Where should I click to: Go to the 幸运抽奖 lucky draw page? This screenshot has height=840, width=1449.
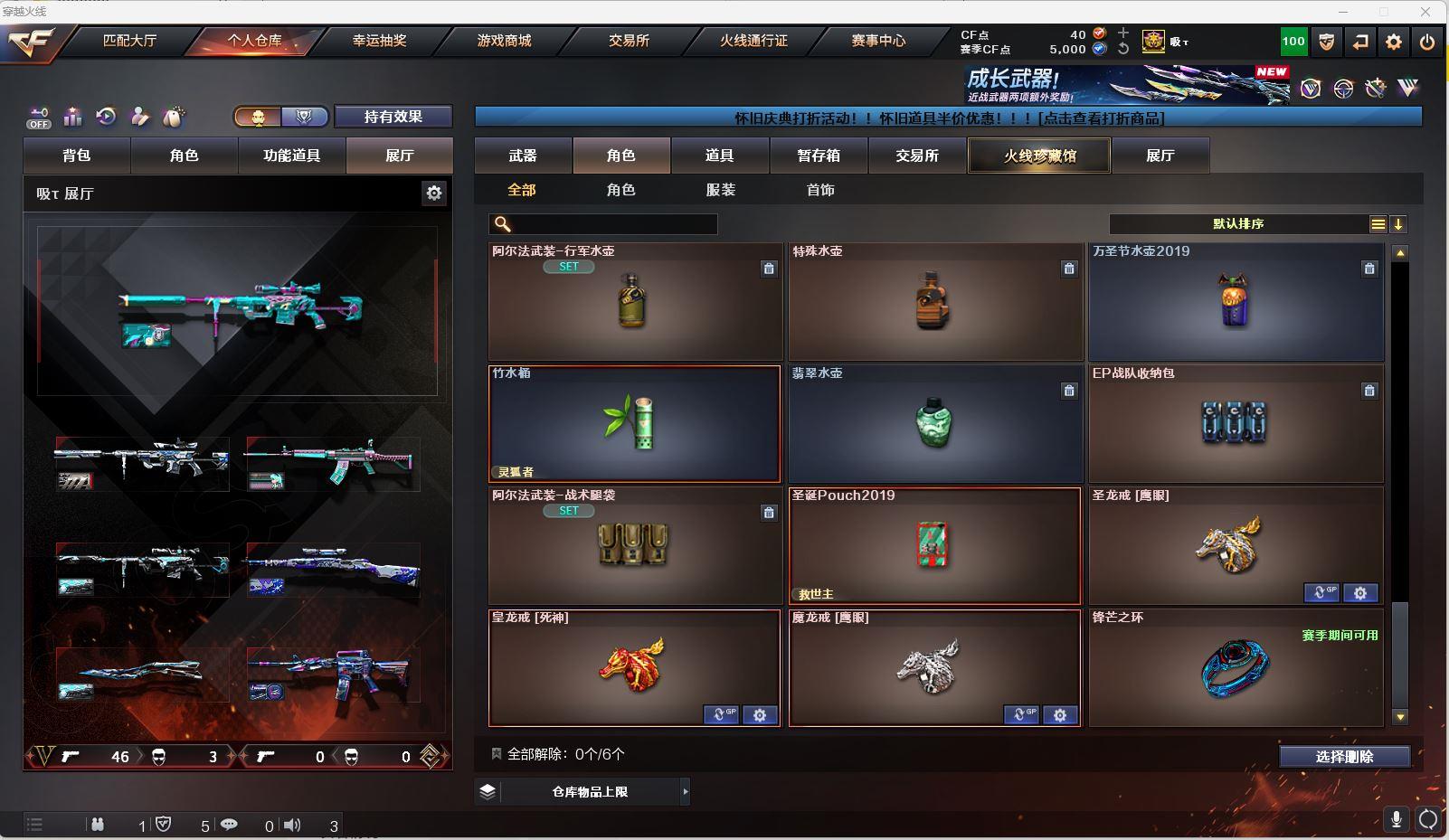coord(379,41)
